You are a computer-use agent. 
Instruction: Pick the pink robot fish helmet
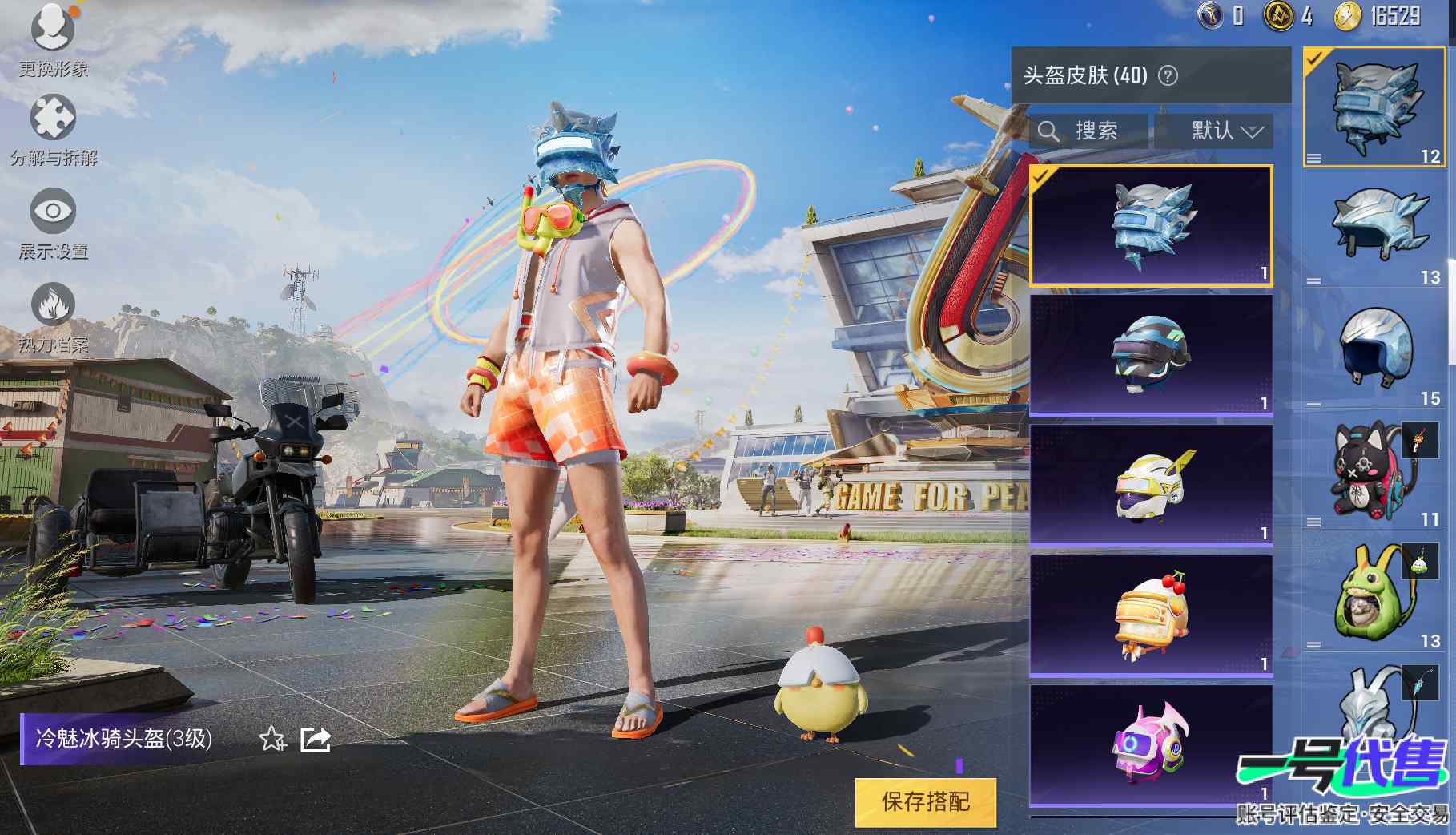[x=1151, y=744]
